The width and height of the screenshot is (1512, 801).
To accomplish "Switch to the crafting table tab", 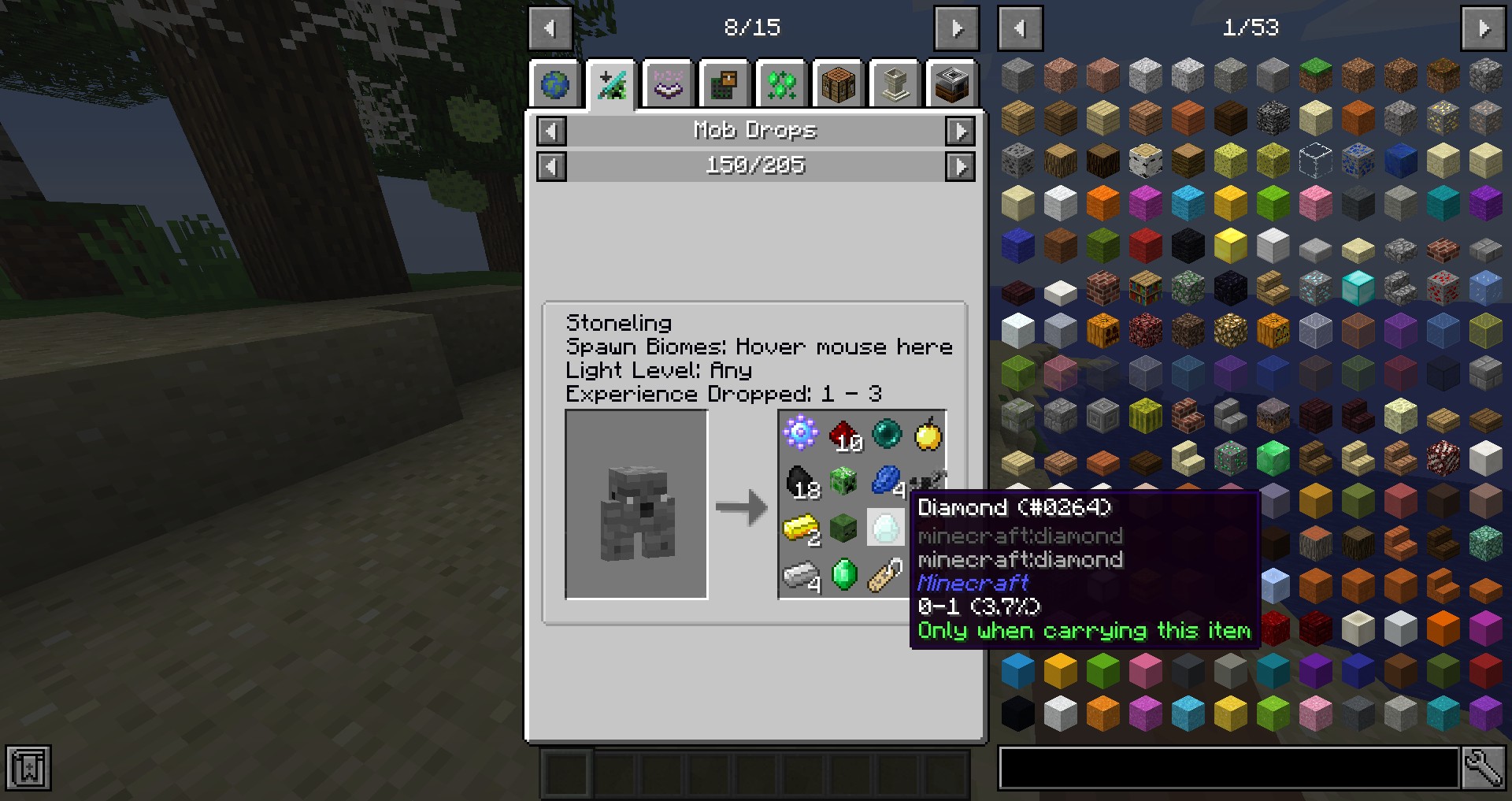I will click(x=838, y=84).
